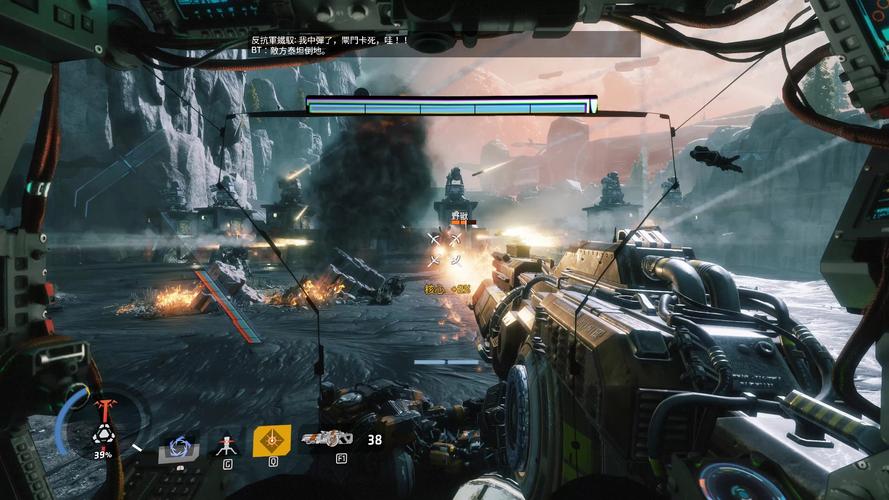Viewport: 889px width, 500px height.
Task: Activate the blue vortex swirl ability
Action: coord(181,445)
